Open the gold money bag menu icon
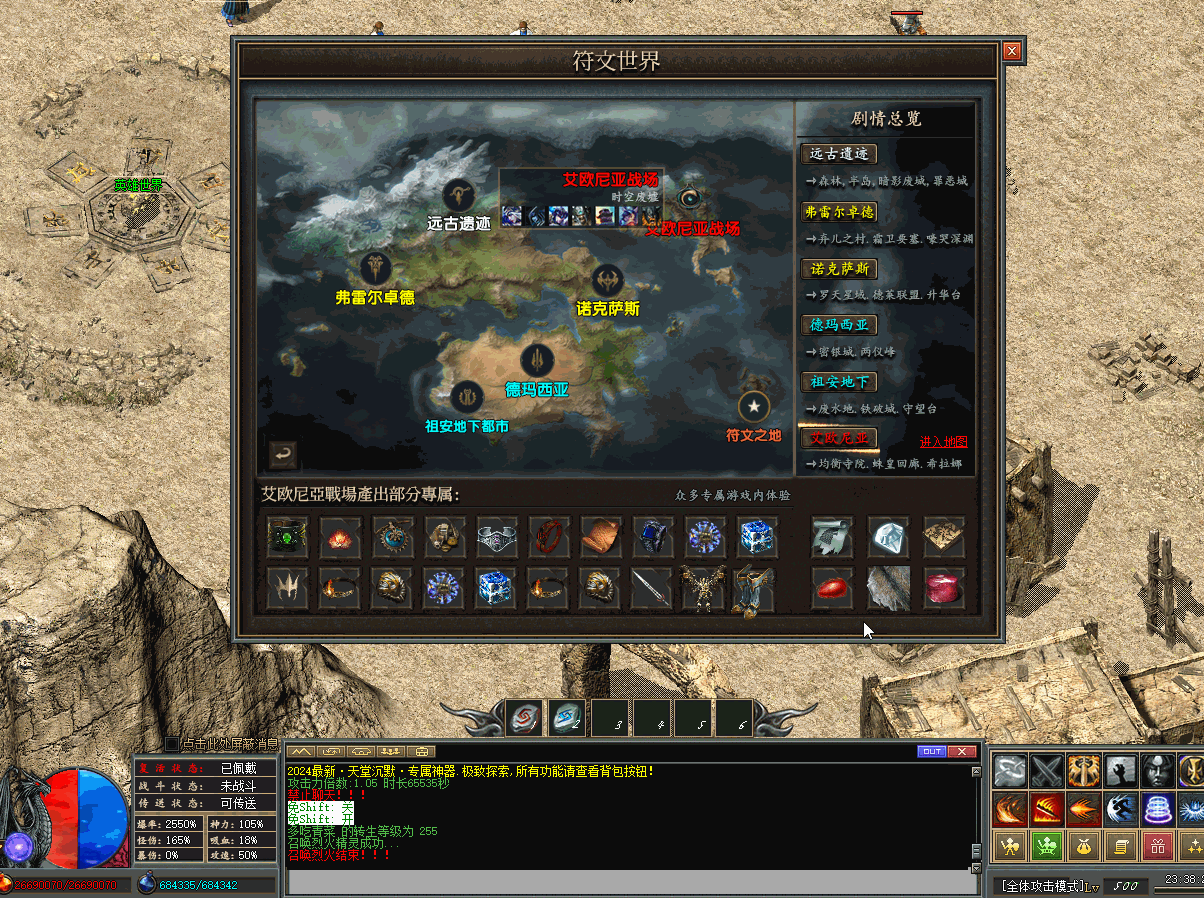Screen dimensions: 1204x898 pyautogui.click(x=1083, y=847)
